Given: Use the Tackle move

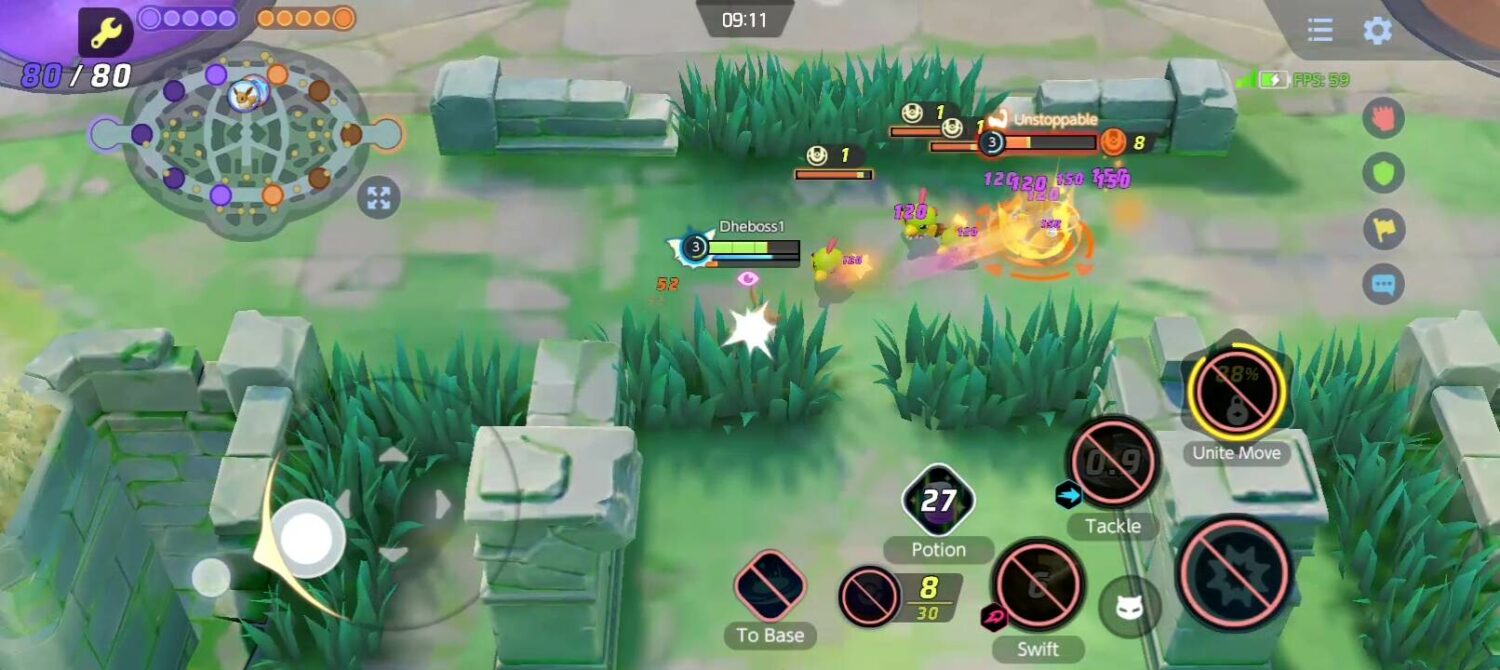Looking at the screenshot, I should click(1113, 462).
